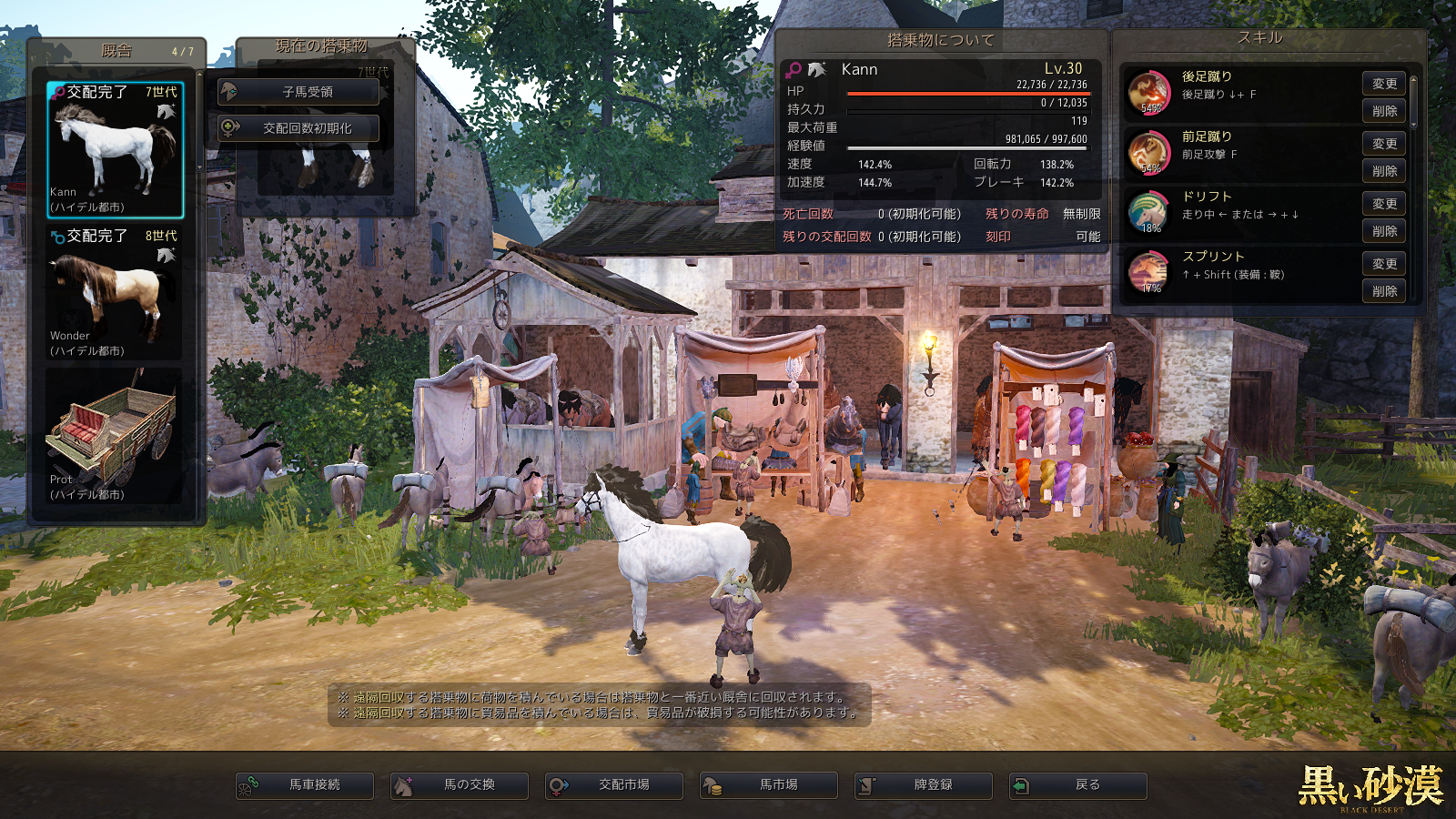Click the ドリフト skill icon
The width and height of the screenshot is (1456, 819).
tap(1149, 213)
